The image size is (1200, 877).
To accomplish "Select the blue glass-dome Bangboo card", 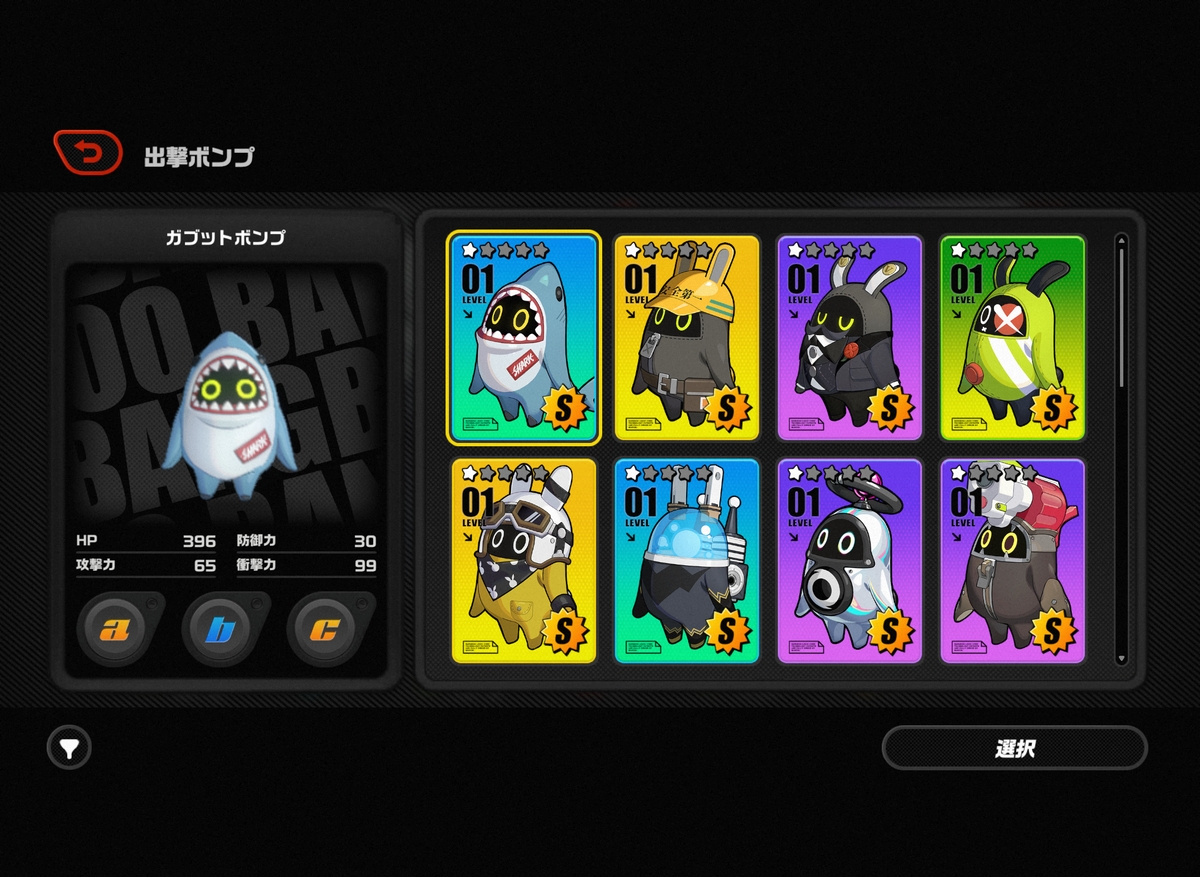I will coord(687,561).
